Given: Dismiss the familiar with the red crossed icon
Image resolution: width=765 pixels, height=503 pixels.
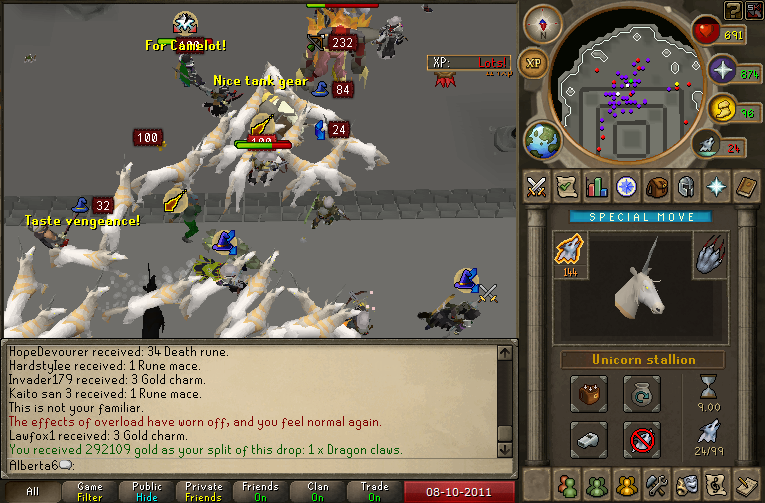Looking at the screenshot, I should point(641,438).
